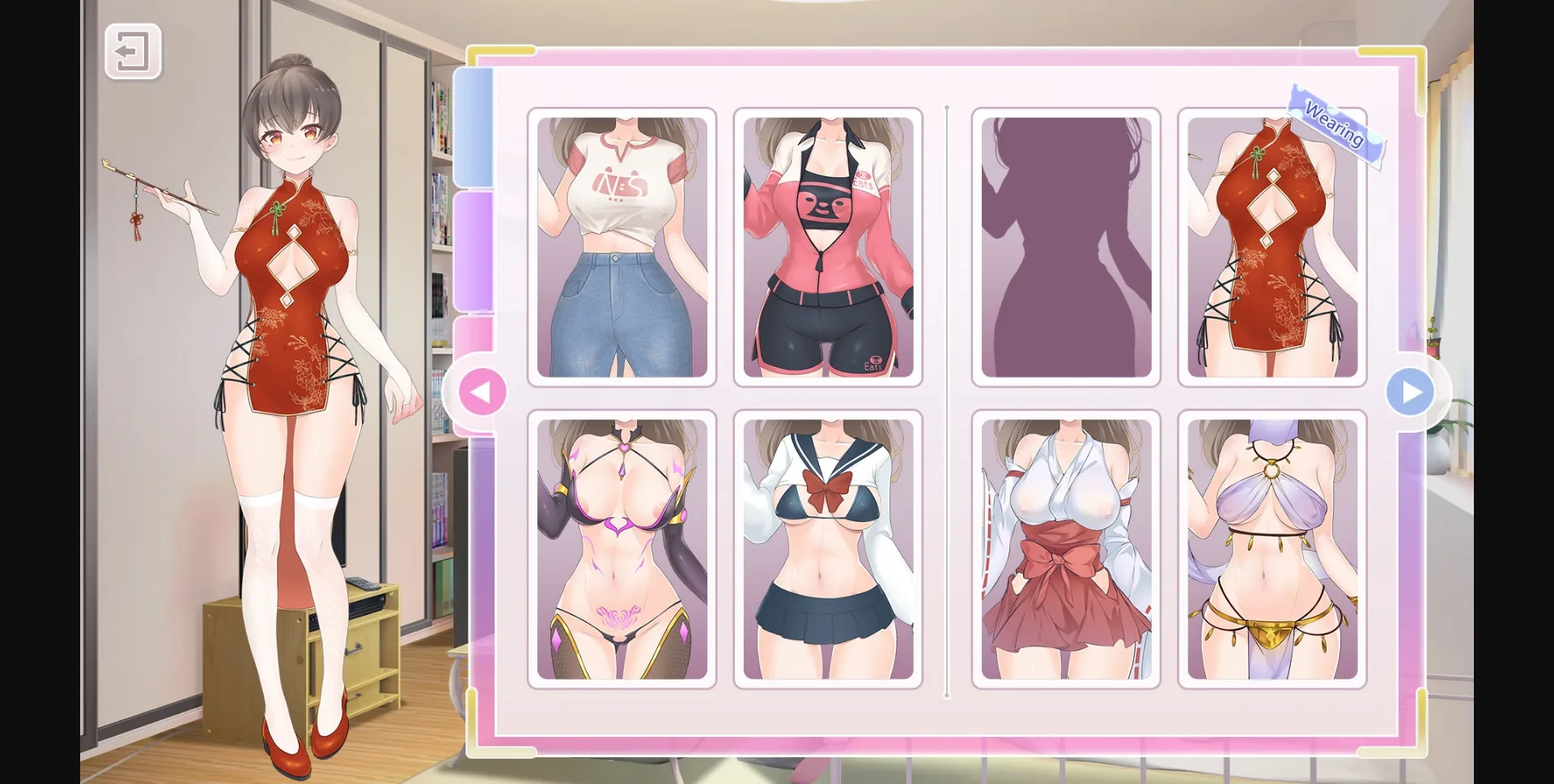Choose the pink Eats rider jacket outfit
This screenshot has height=784, width=1554.
pos(827,247)
